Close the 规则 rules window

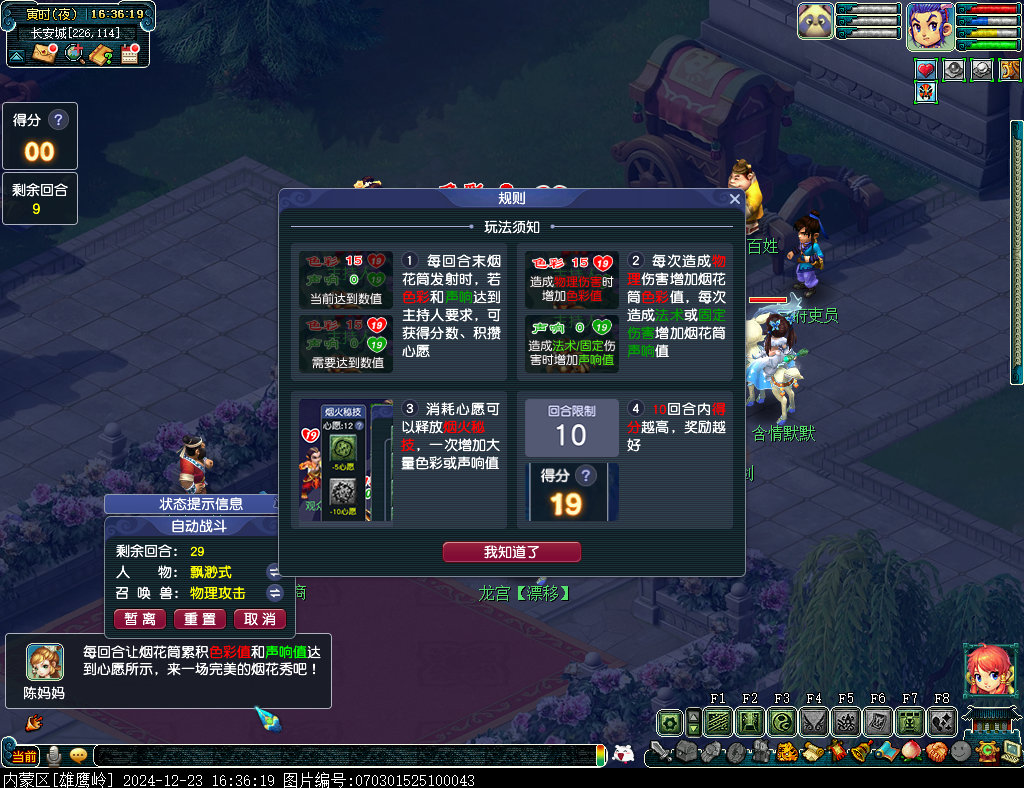click(x=735, y=199)
